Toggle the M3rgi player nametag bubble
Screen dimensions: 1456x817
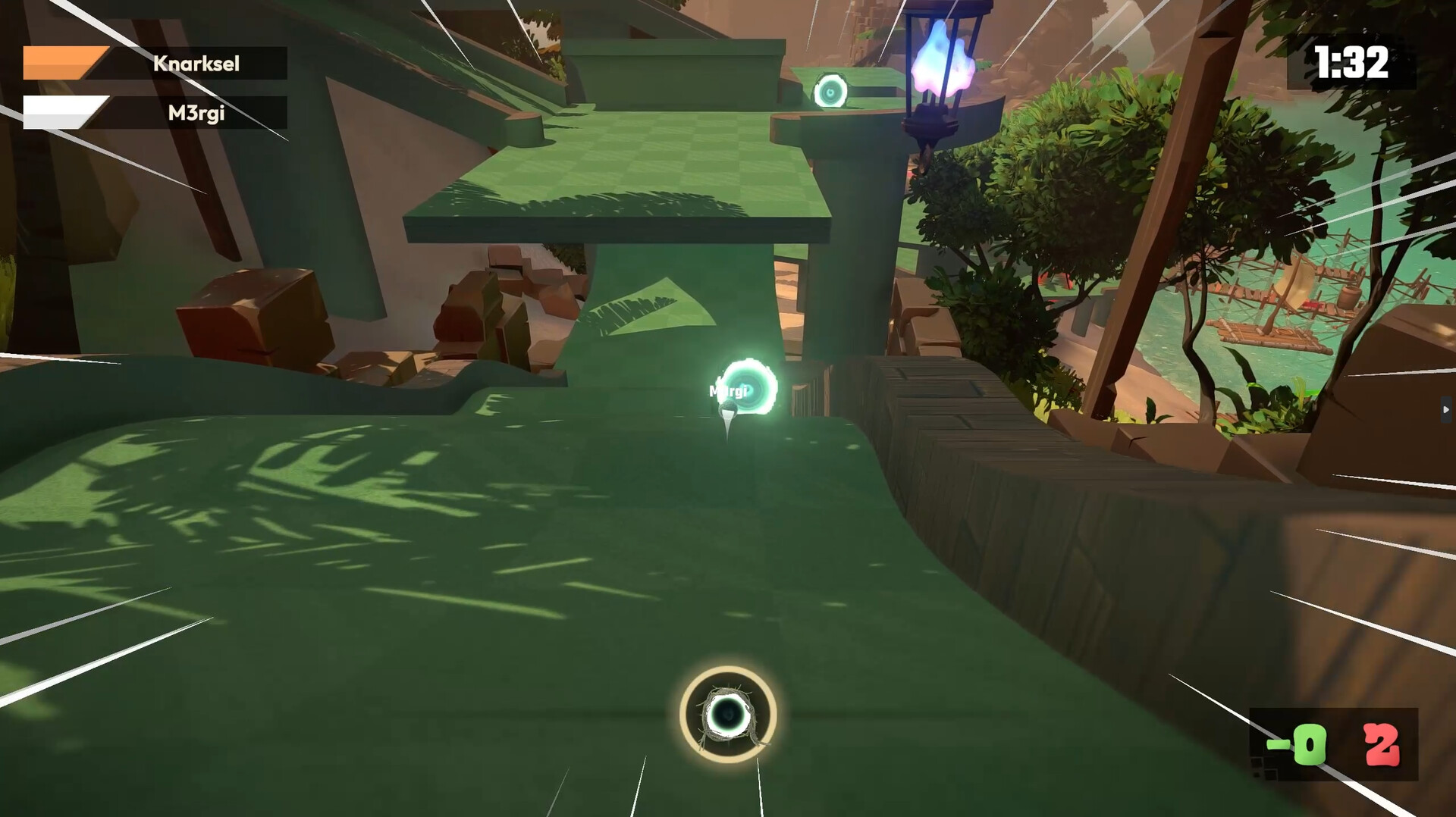point(727,392)
